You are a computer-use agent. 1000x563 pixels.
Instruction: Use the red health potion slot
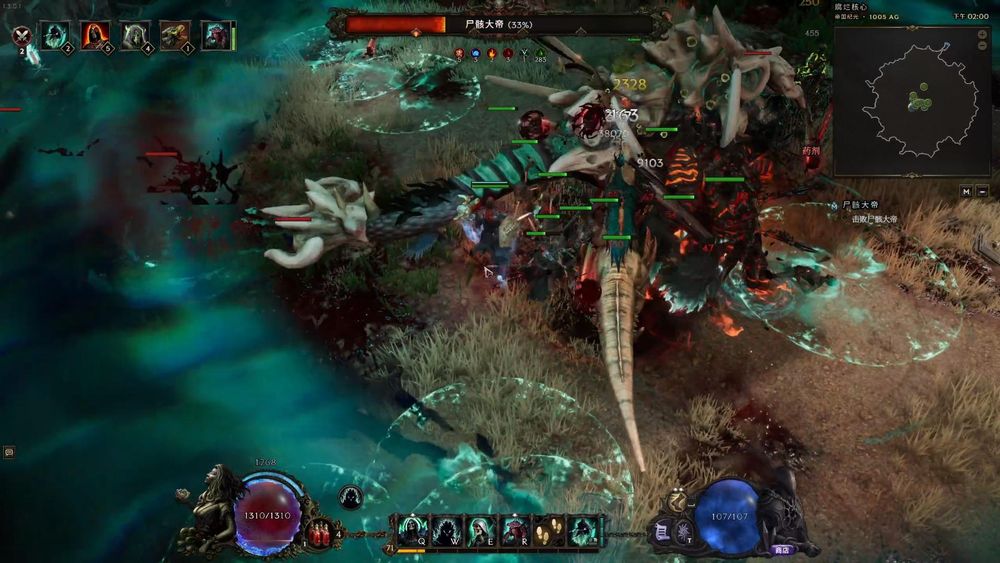point(321,532)
